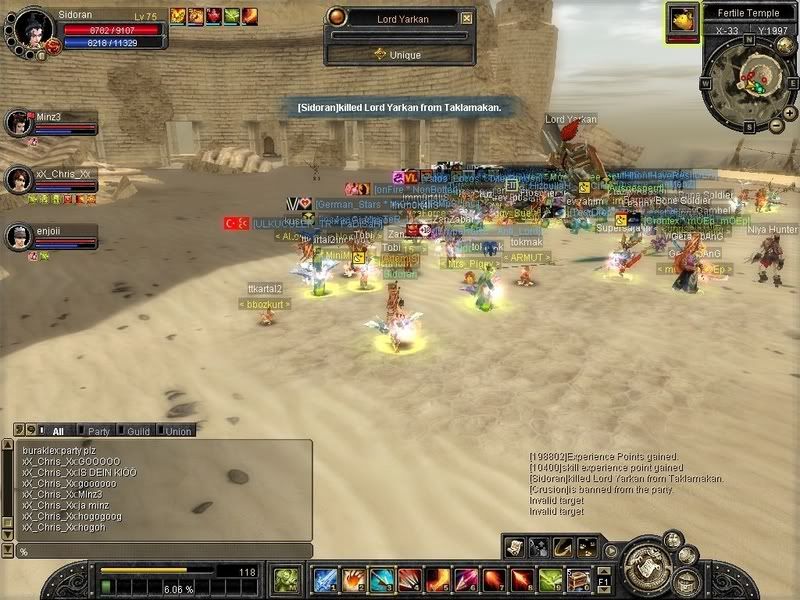Image resolution: width=800 pixels, height=600 pixels.
Task: Switch to the Guild chat tab
Action: click(x=138, y=431)
